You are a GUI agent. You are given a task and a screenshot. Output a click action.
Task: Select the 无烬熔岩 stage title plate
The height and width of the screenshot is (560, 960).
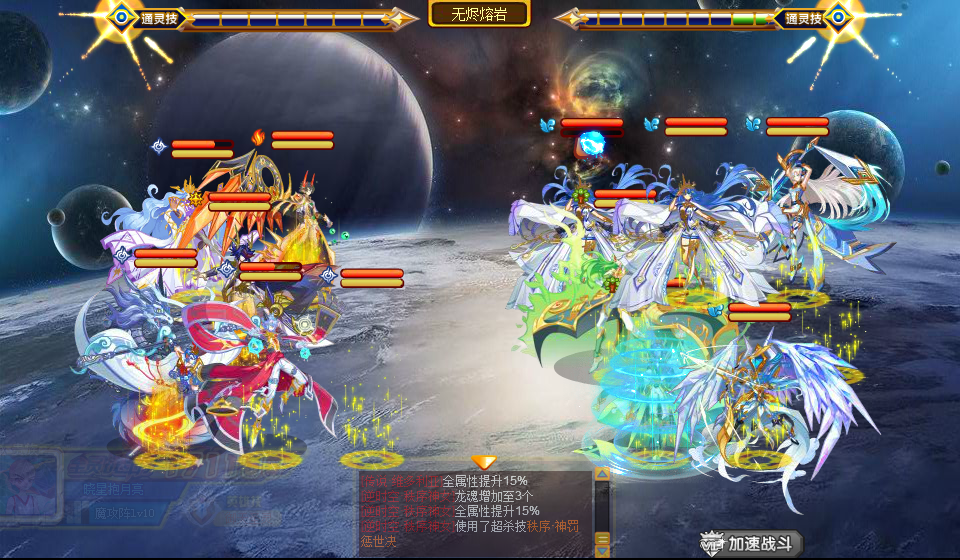479,13
